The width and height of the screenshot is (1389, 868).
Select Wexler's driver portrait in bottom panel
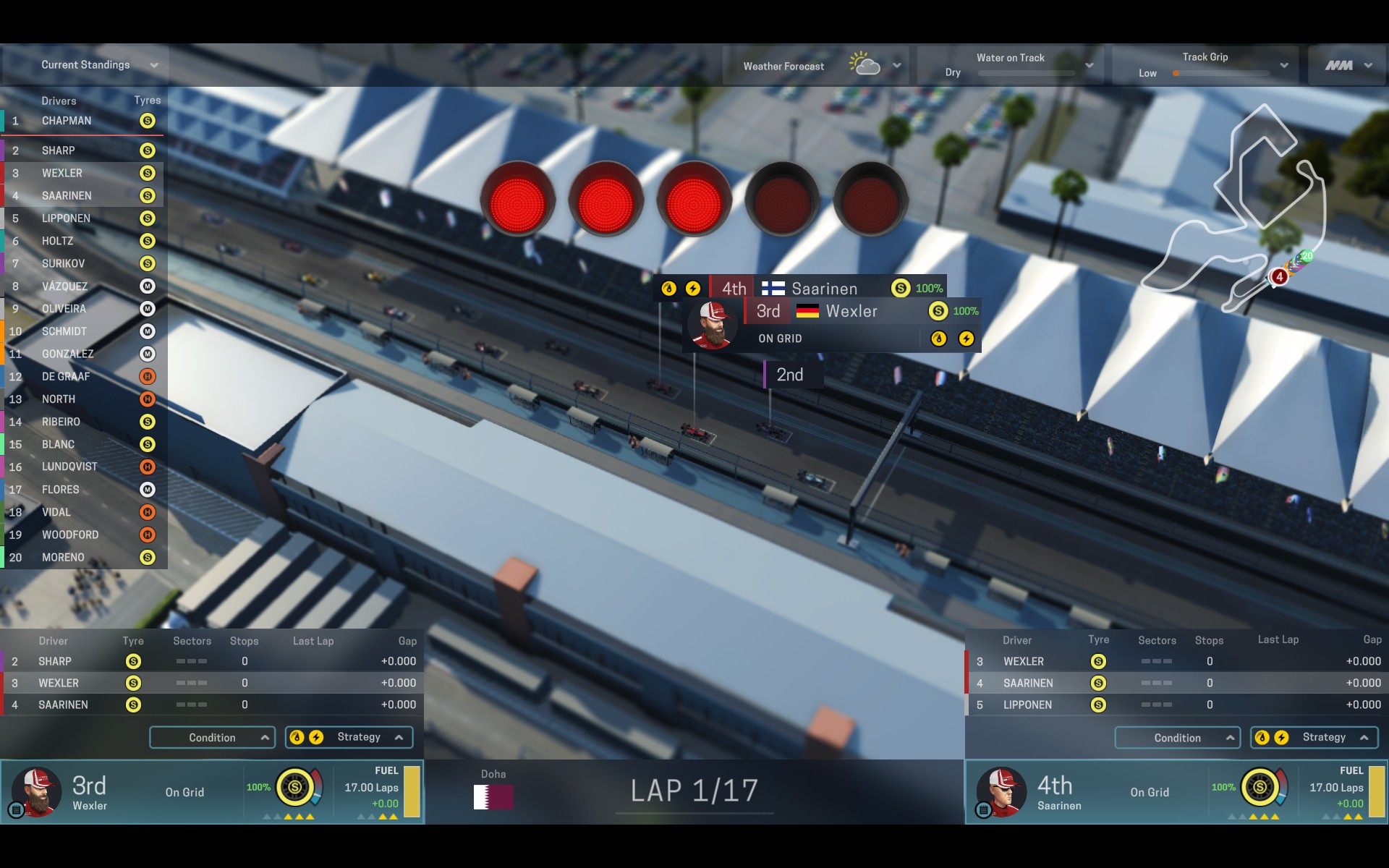click(36, 792)
